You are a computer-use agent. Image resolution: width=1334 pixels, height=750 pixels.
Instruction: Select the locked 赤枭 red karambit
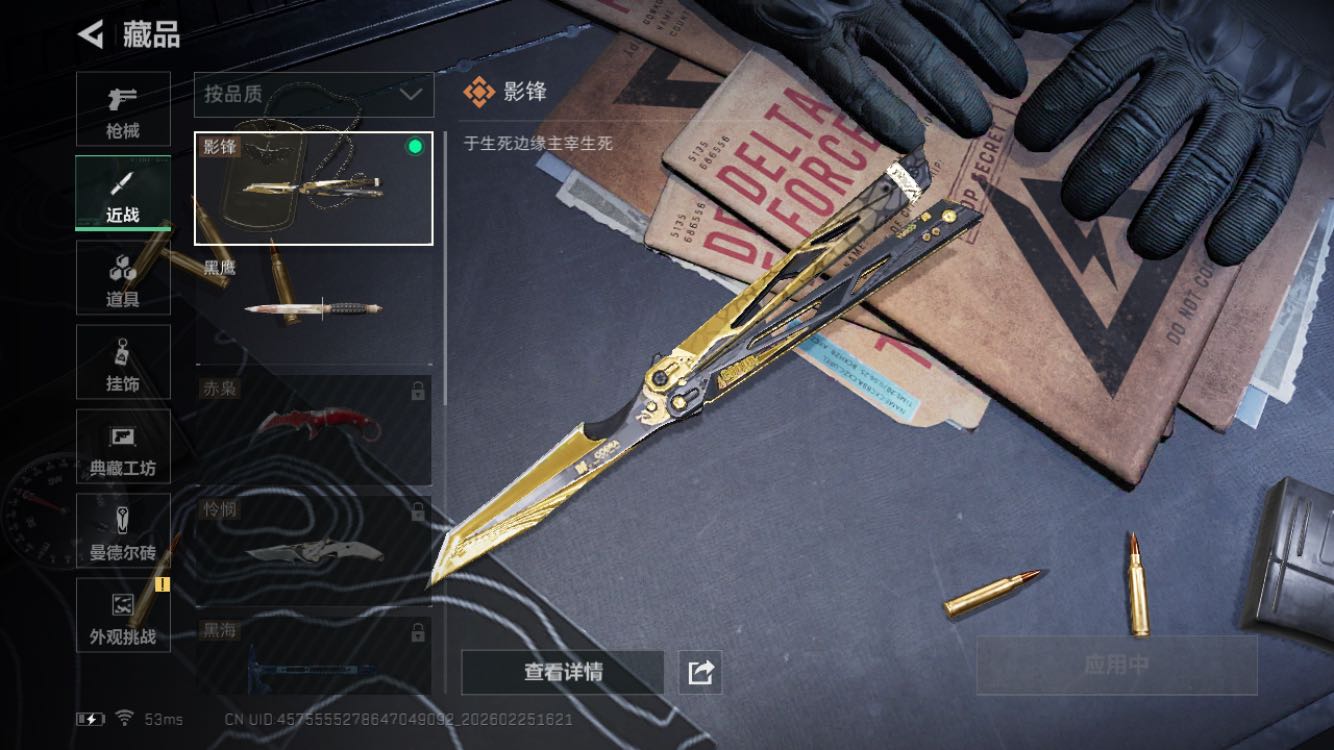tap(313, 429)
